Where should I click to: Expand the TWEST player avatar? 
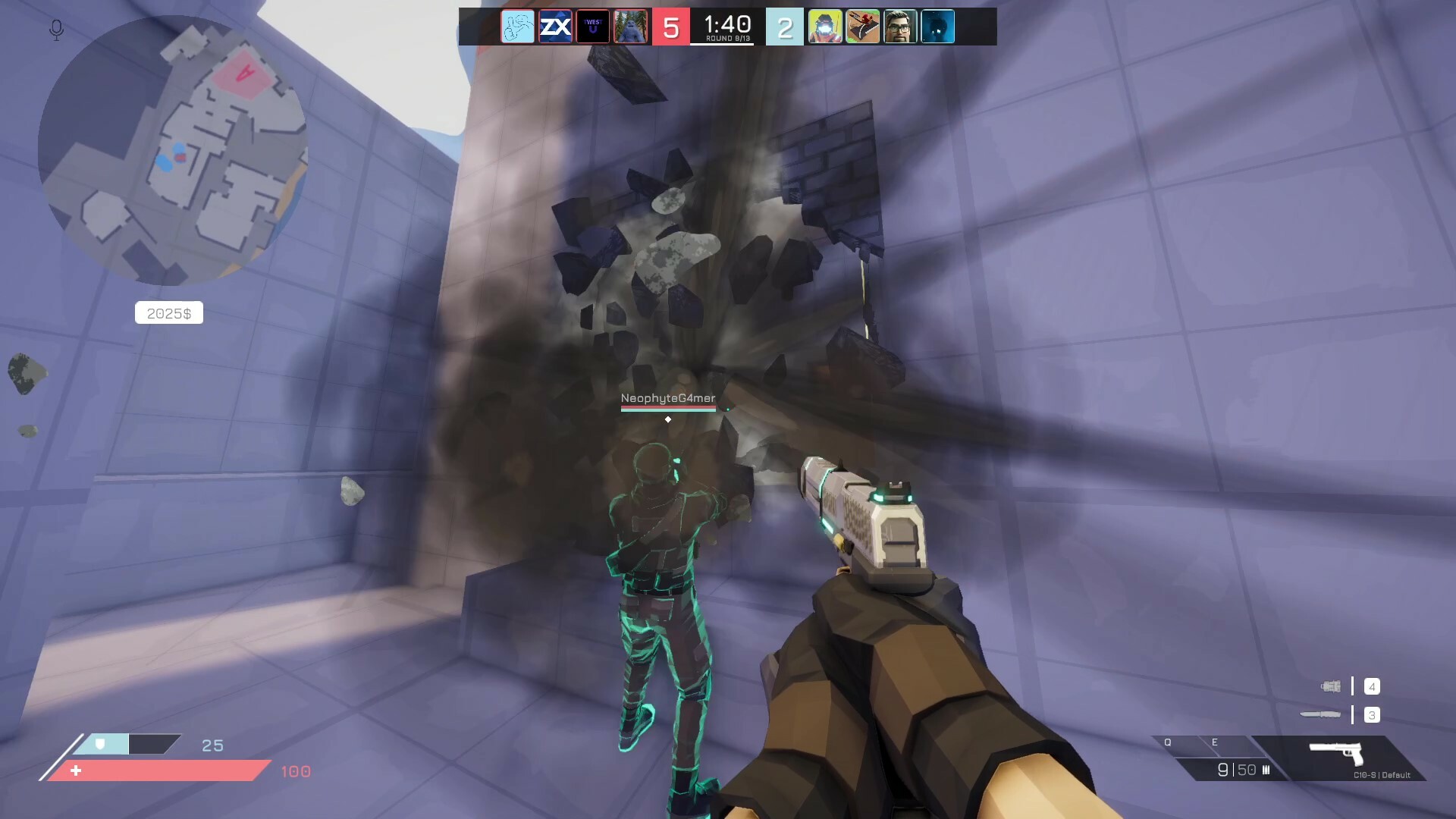(x=594, y=27)
